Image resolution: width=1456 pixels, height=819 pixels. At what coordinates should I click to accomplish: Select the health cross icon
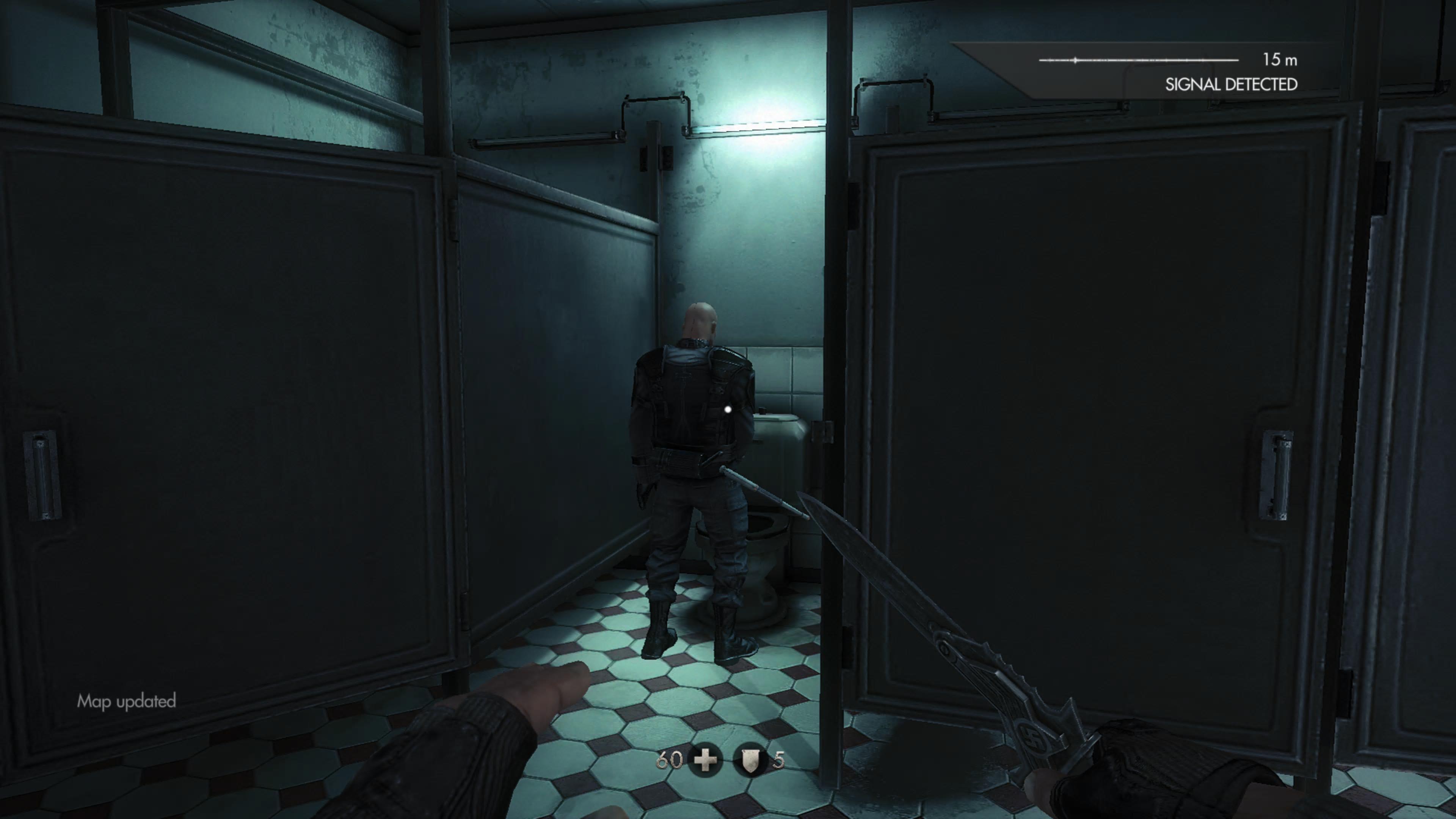click(x=705, y=761)
